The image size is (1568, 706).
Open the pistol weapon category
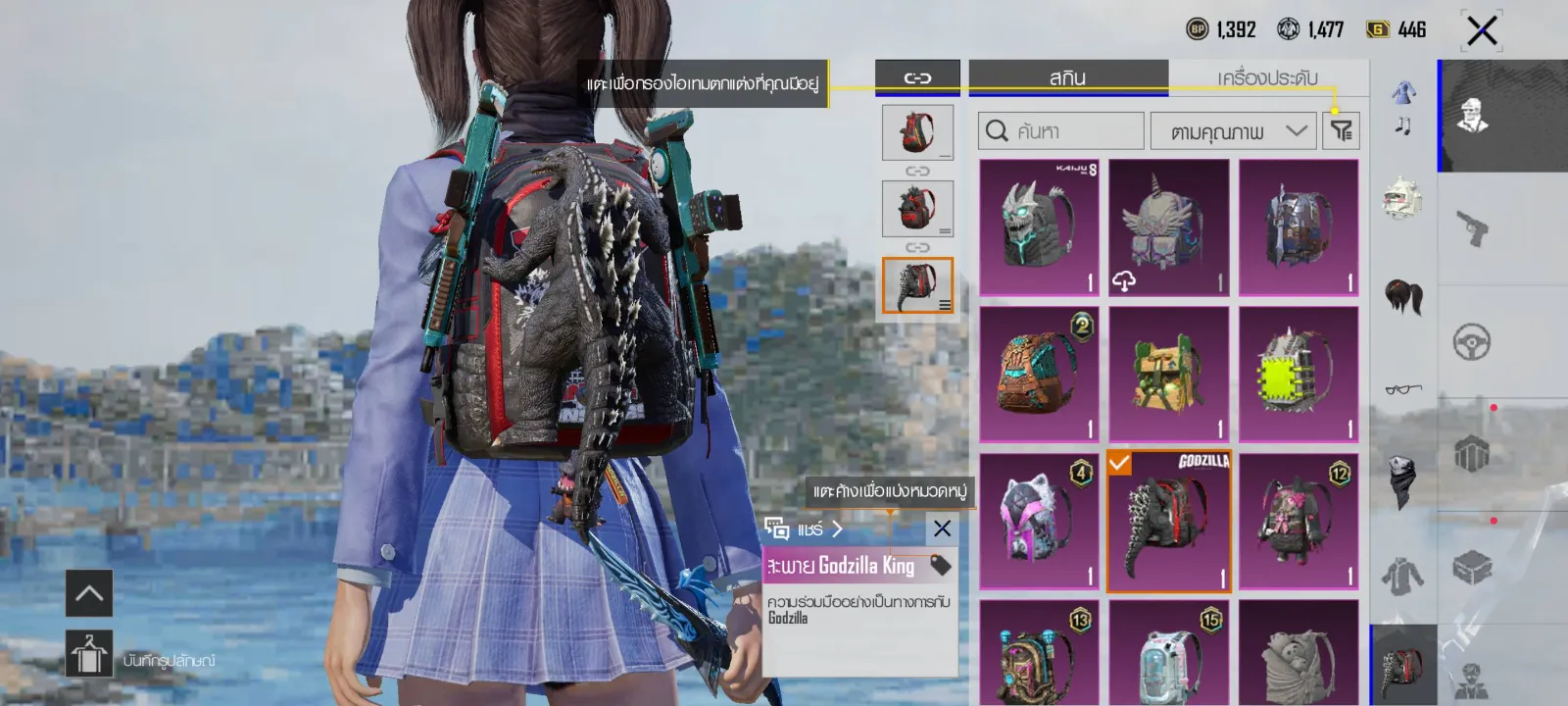(x=1472, y=228)
